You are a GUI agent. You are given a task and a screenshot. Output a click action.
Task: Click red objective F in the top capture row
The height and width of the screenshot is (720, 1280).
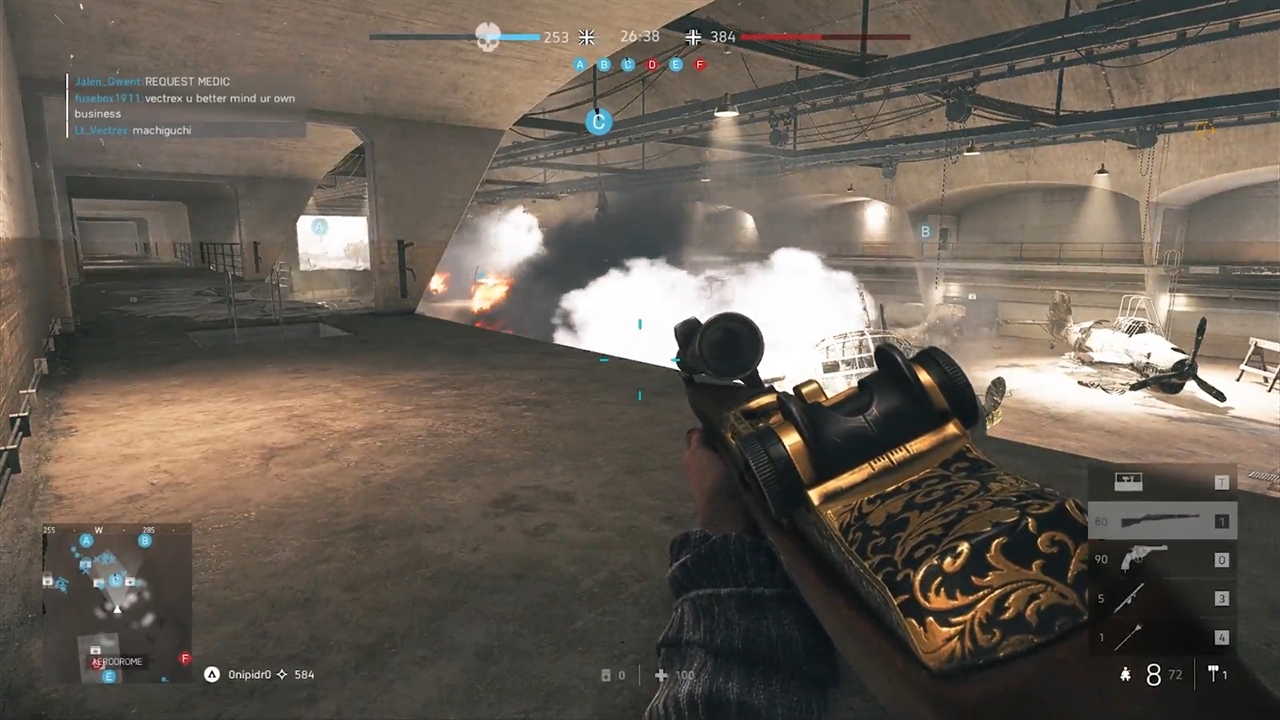(700, 65)
